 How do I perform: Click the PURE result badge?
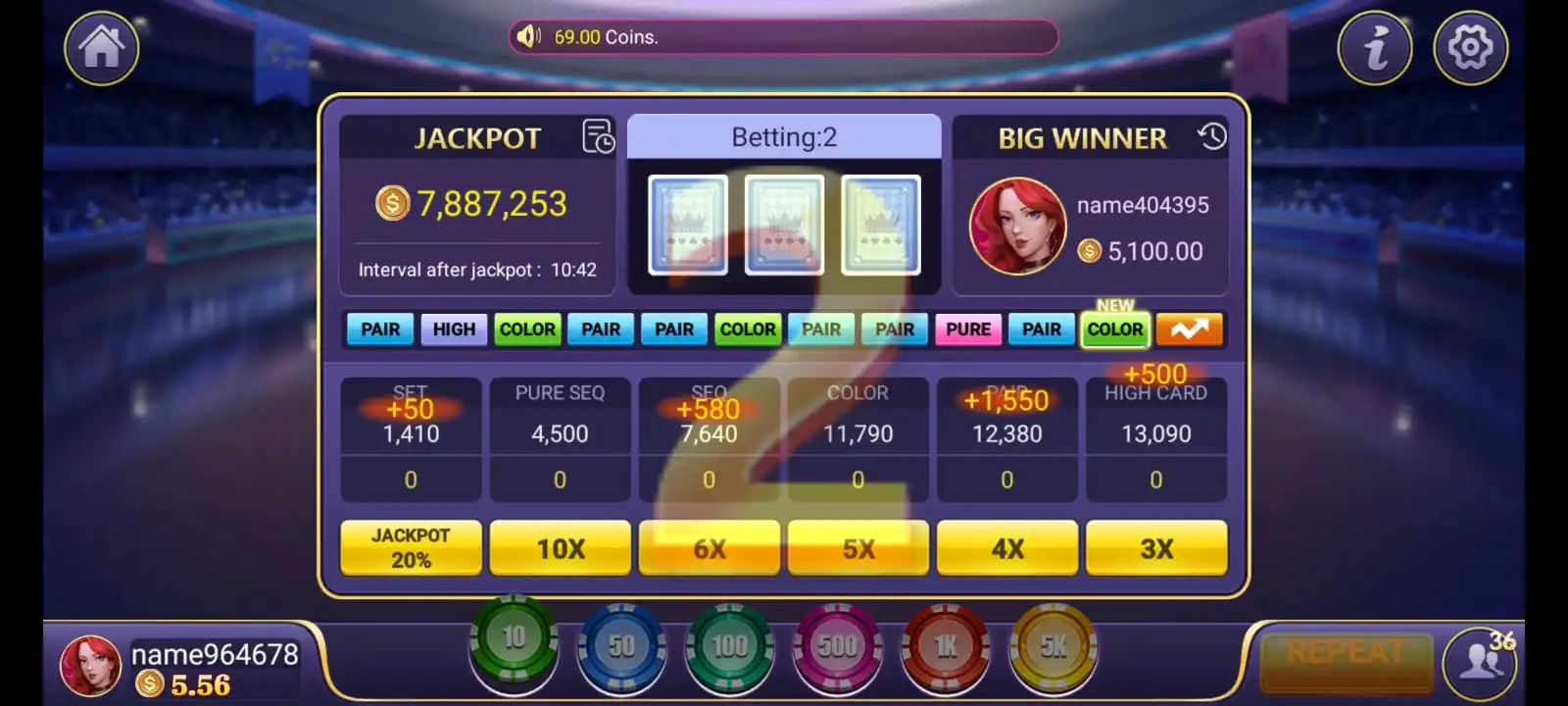pos(968,329)
